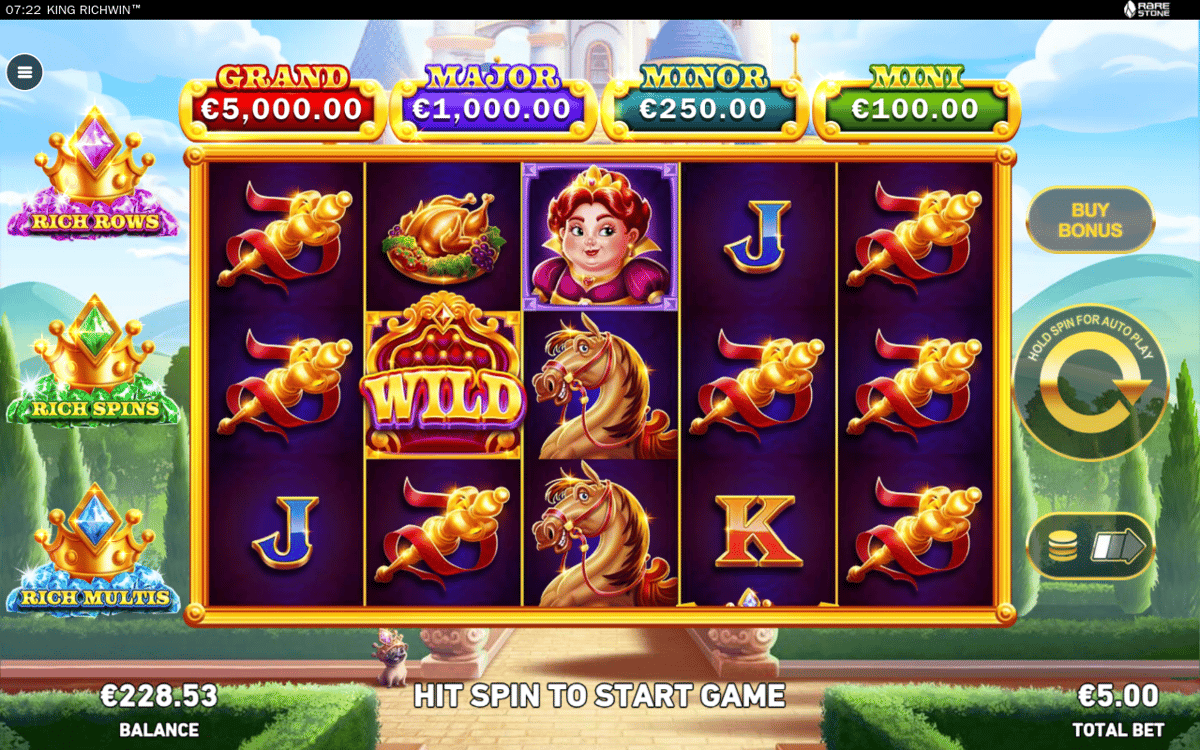1200x750 pixels.
Task: Select the Rich Spins green crown
Action: 94,362
